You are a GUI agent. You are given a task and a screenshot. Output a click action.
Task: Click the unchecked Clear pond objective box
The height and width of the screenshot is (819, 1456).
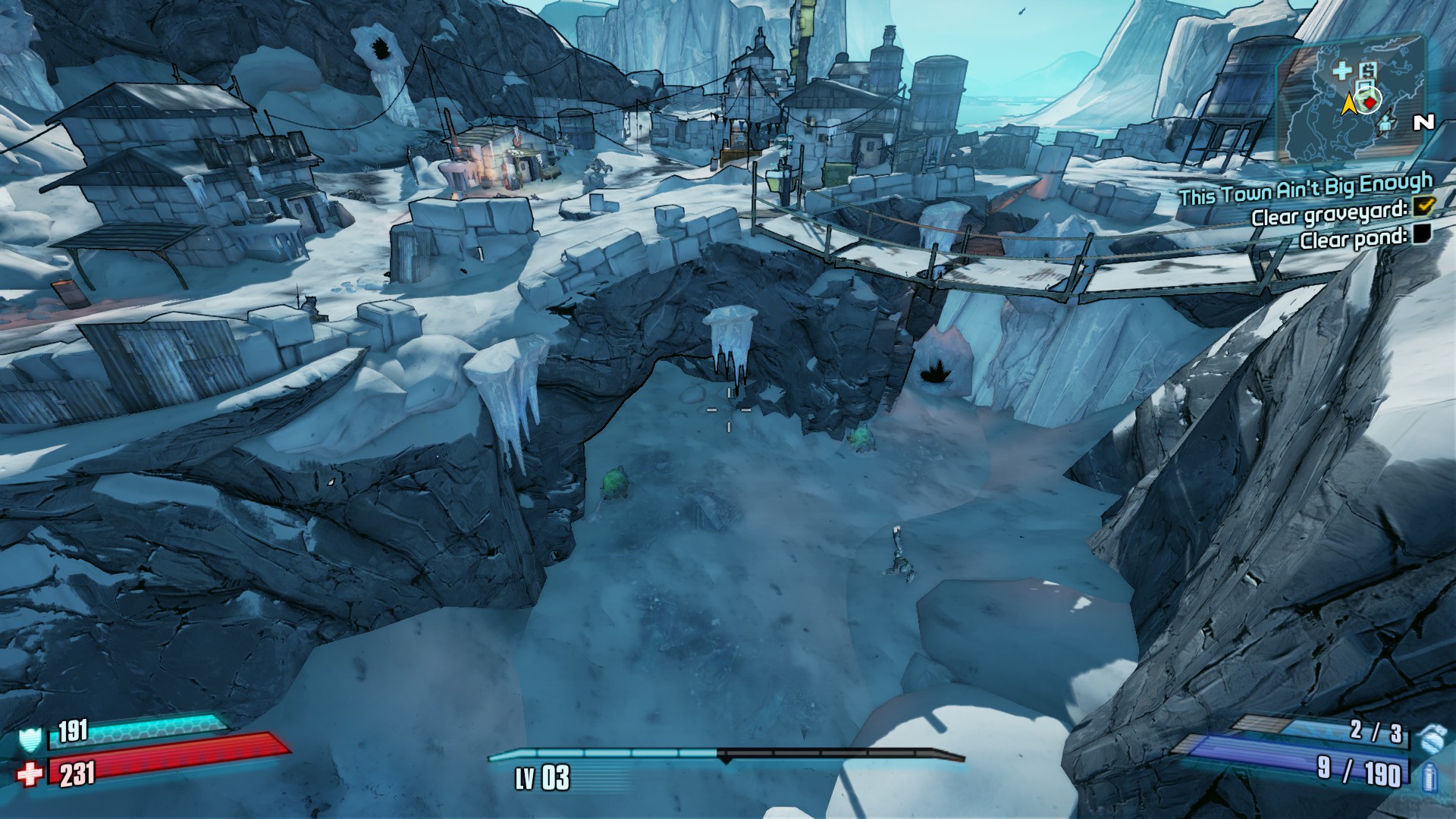(1420, 234)
